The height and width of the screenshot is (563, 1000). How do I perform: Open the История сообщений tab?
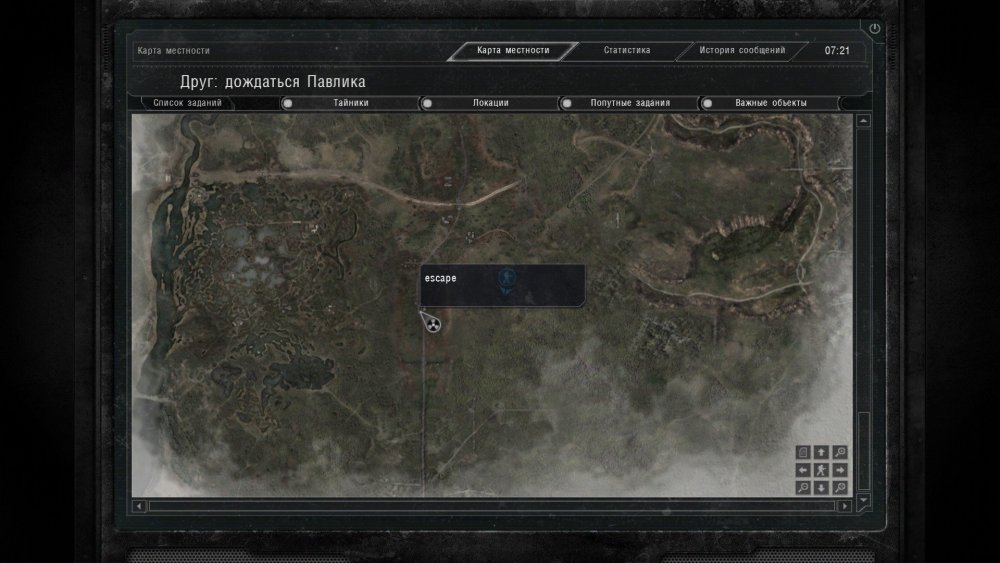tap(742, 50)
